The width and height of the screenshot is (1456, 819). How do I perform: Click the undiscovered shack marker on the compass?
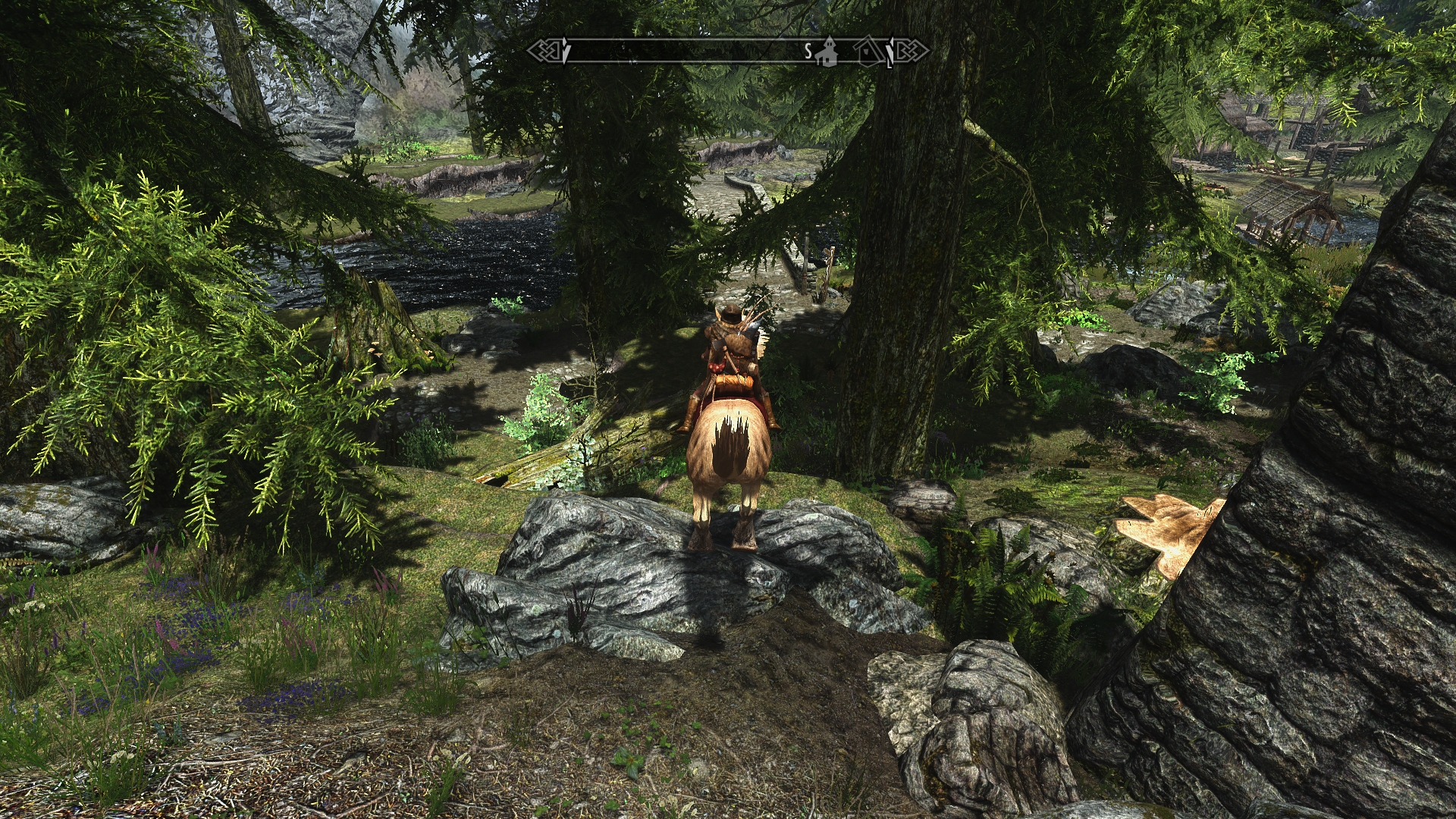pyautogui.click(x=868, y=51)
